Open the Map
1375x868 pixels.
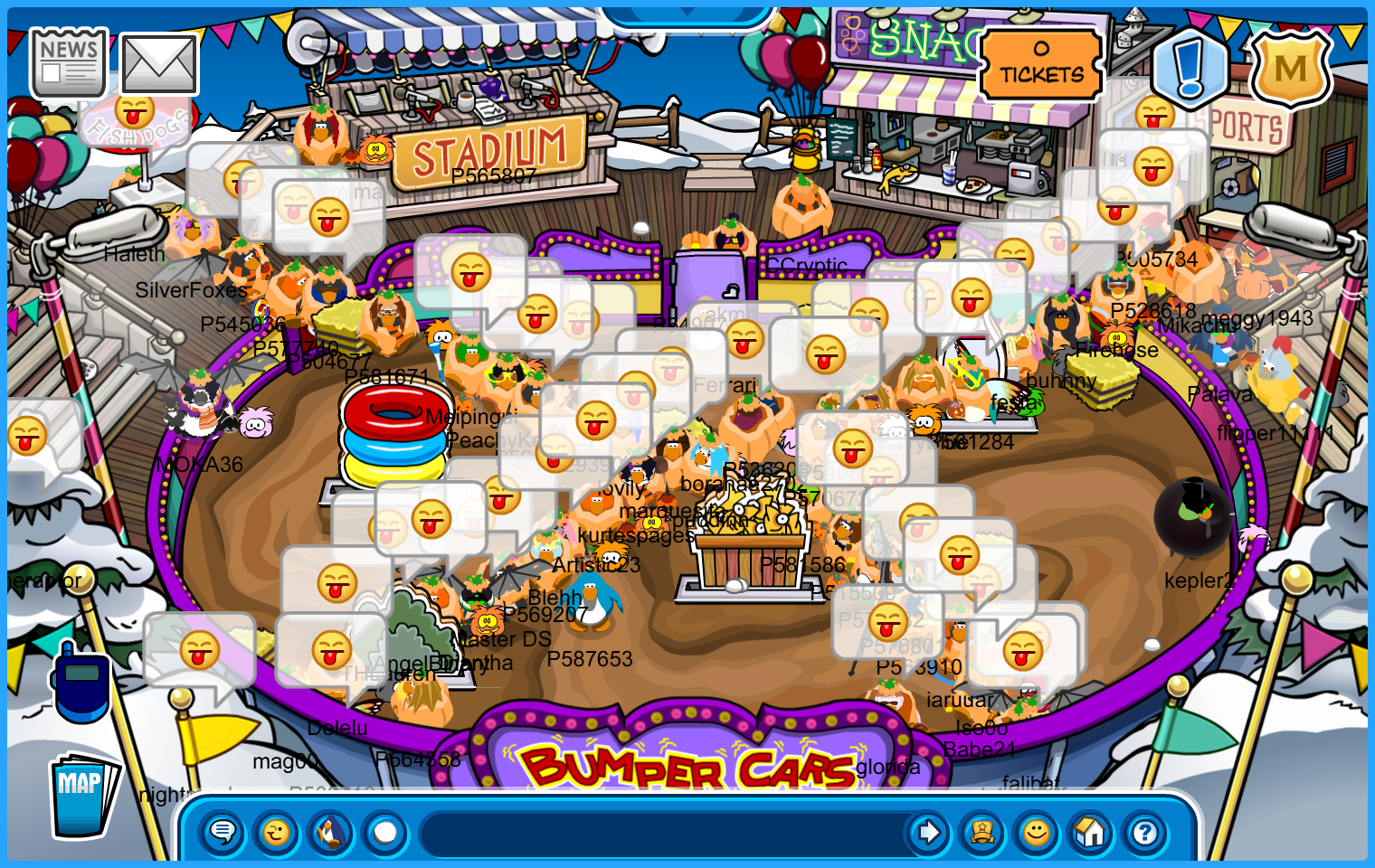click(82, 794)
